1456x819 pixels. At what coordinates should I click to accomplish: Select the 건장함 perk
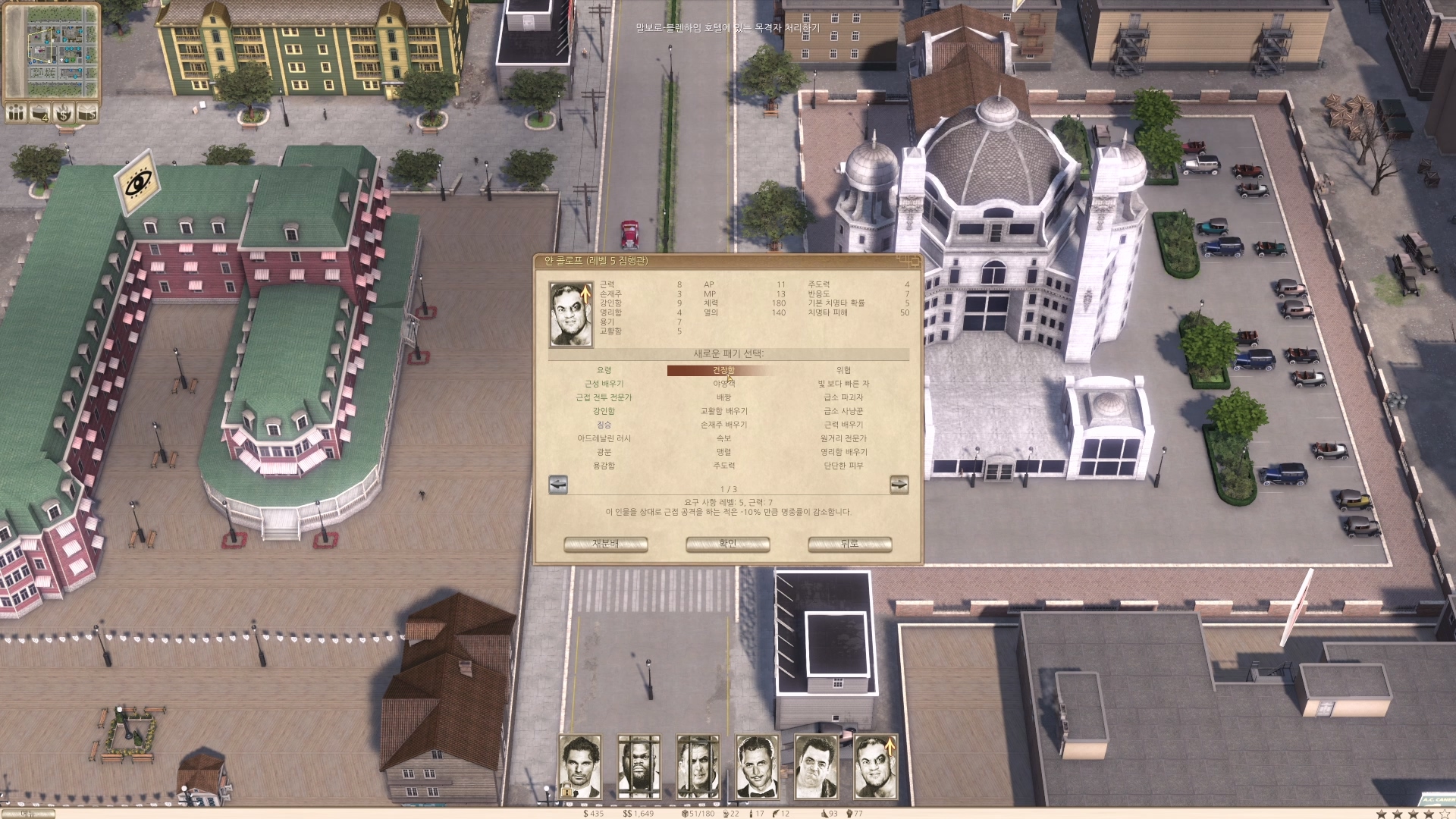coord(723,370)
